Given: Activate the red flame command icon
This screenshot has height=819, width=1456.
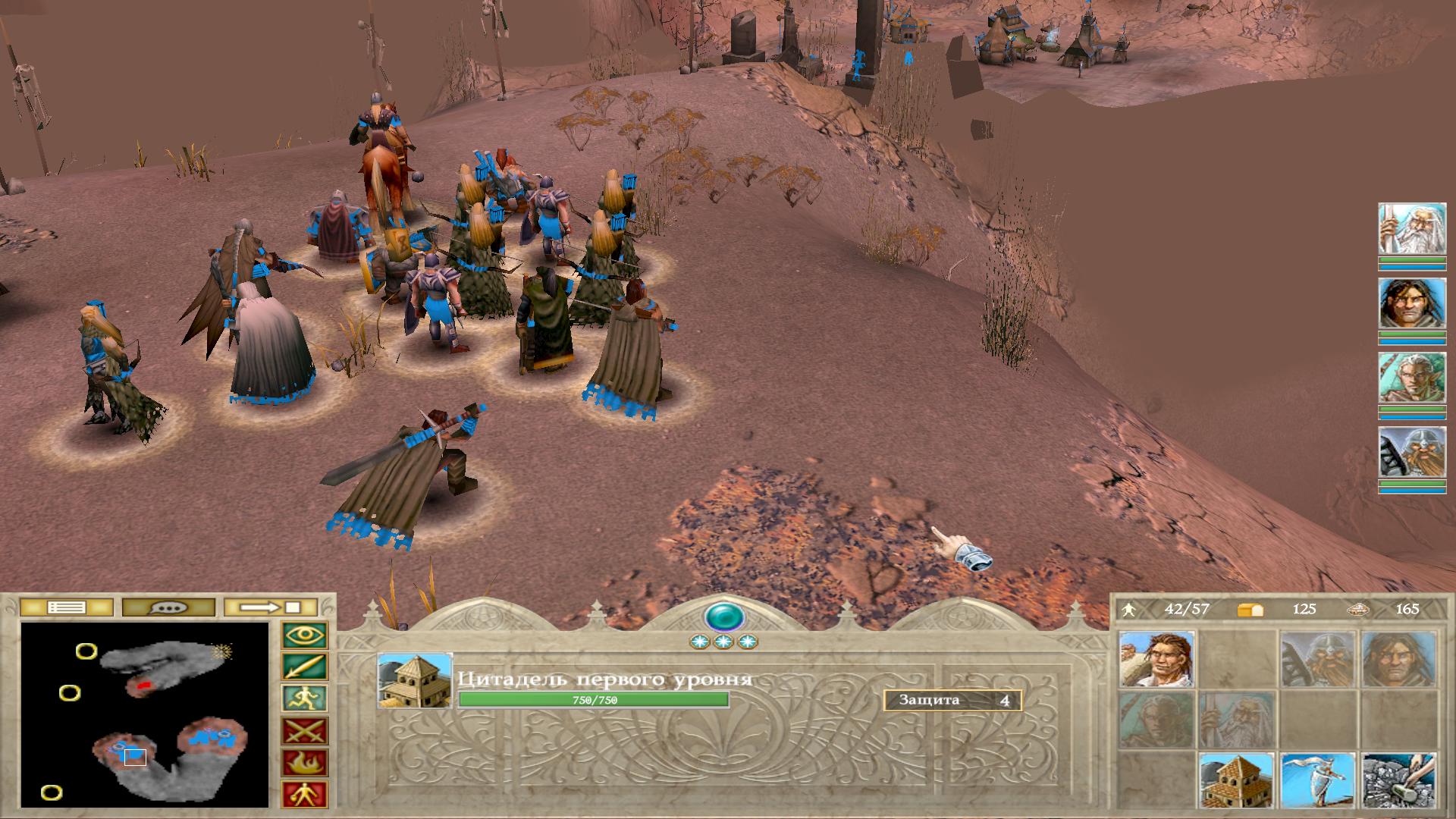Looking at the screenshot, I should (x=304, y=763).
